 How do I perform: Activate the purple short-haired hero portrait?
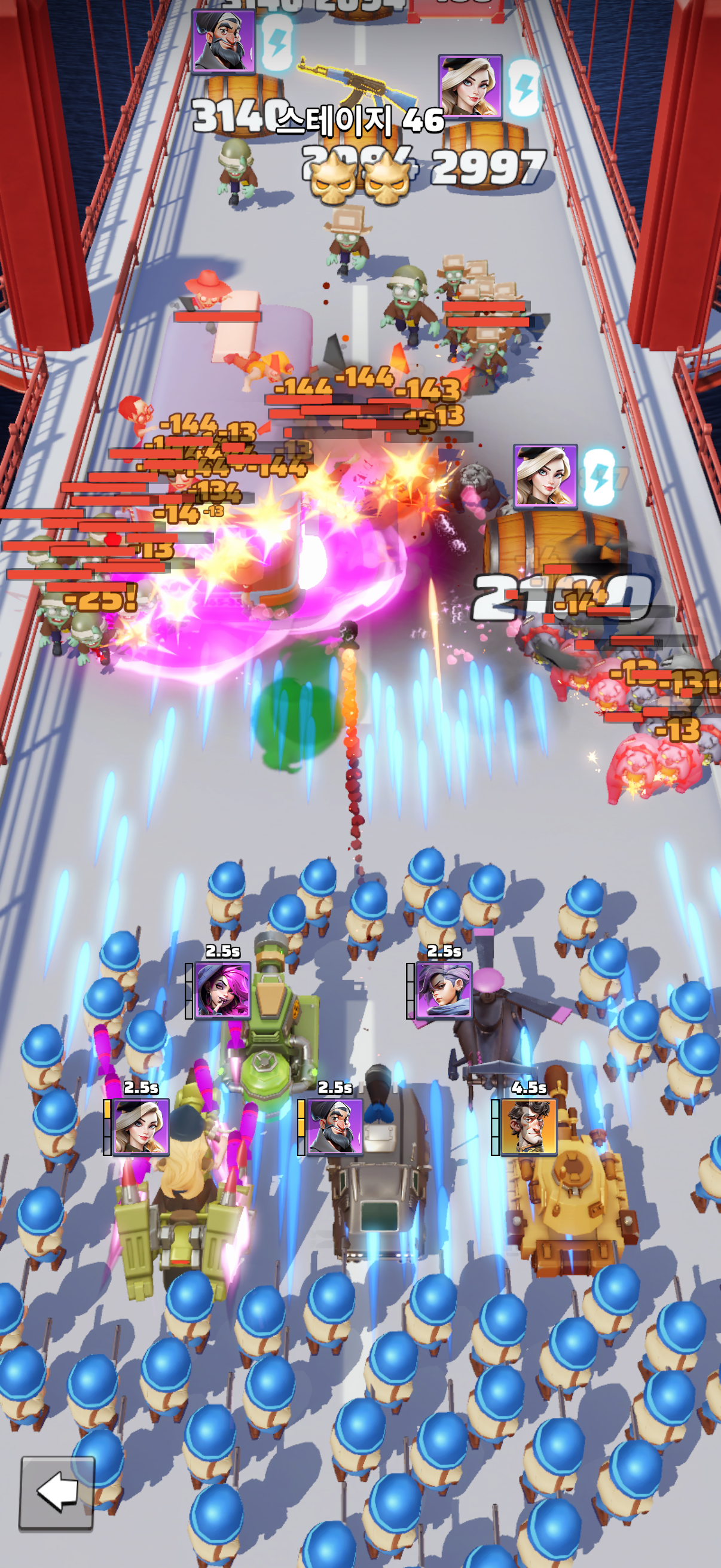click(x=444, y=990)
